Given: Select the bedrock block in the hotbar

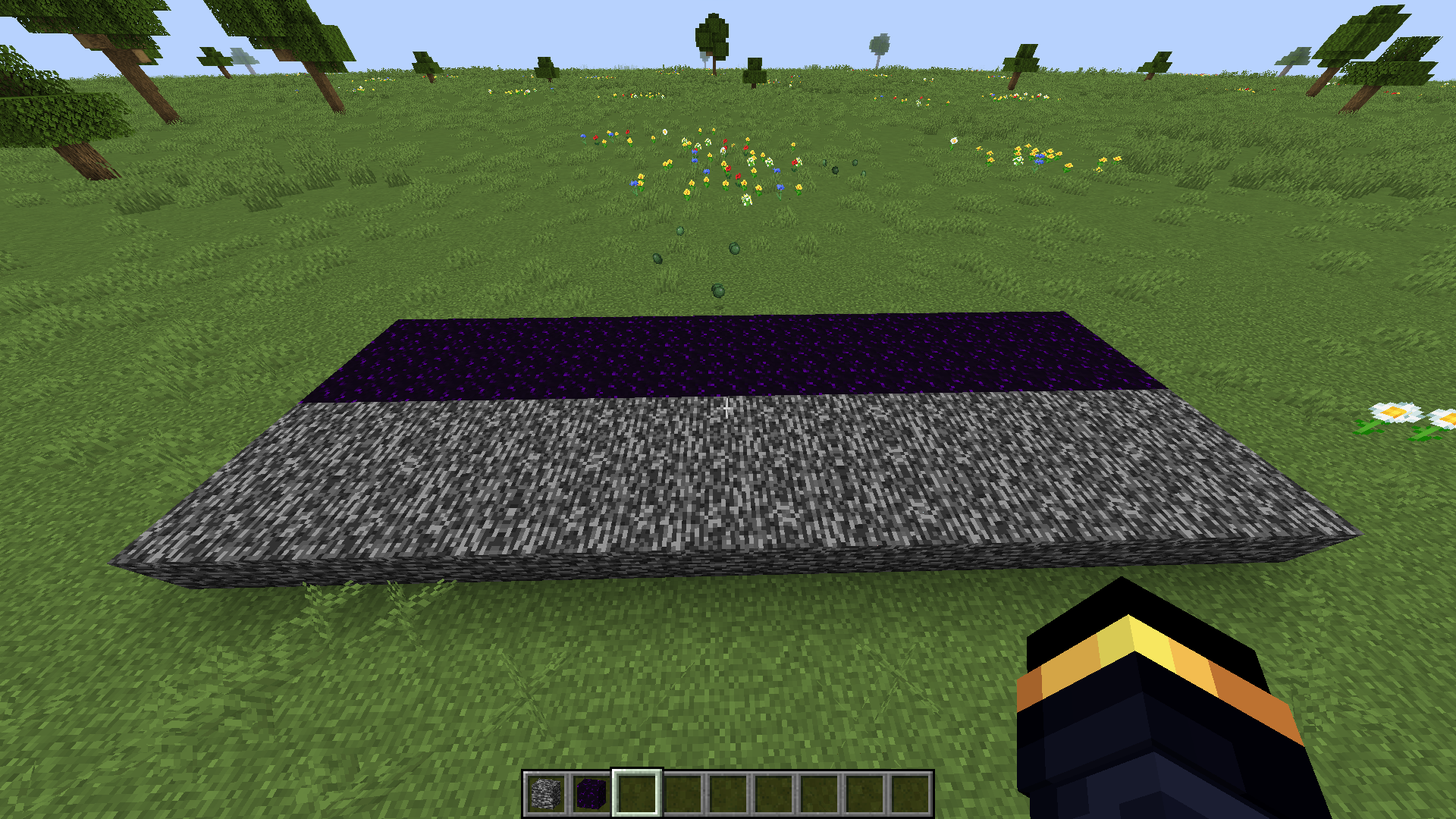Looking at the screenshot, I should click(x=548, y=795).
